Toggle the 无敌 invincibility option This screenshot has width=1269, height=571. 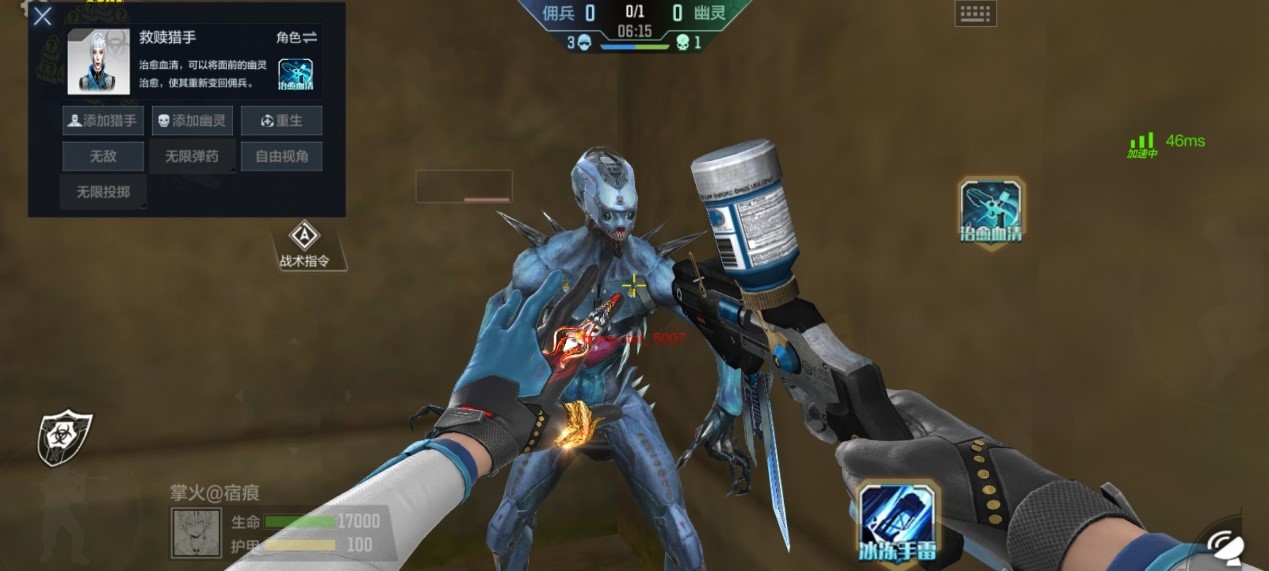103,156
